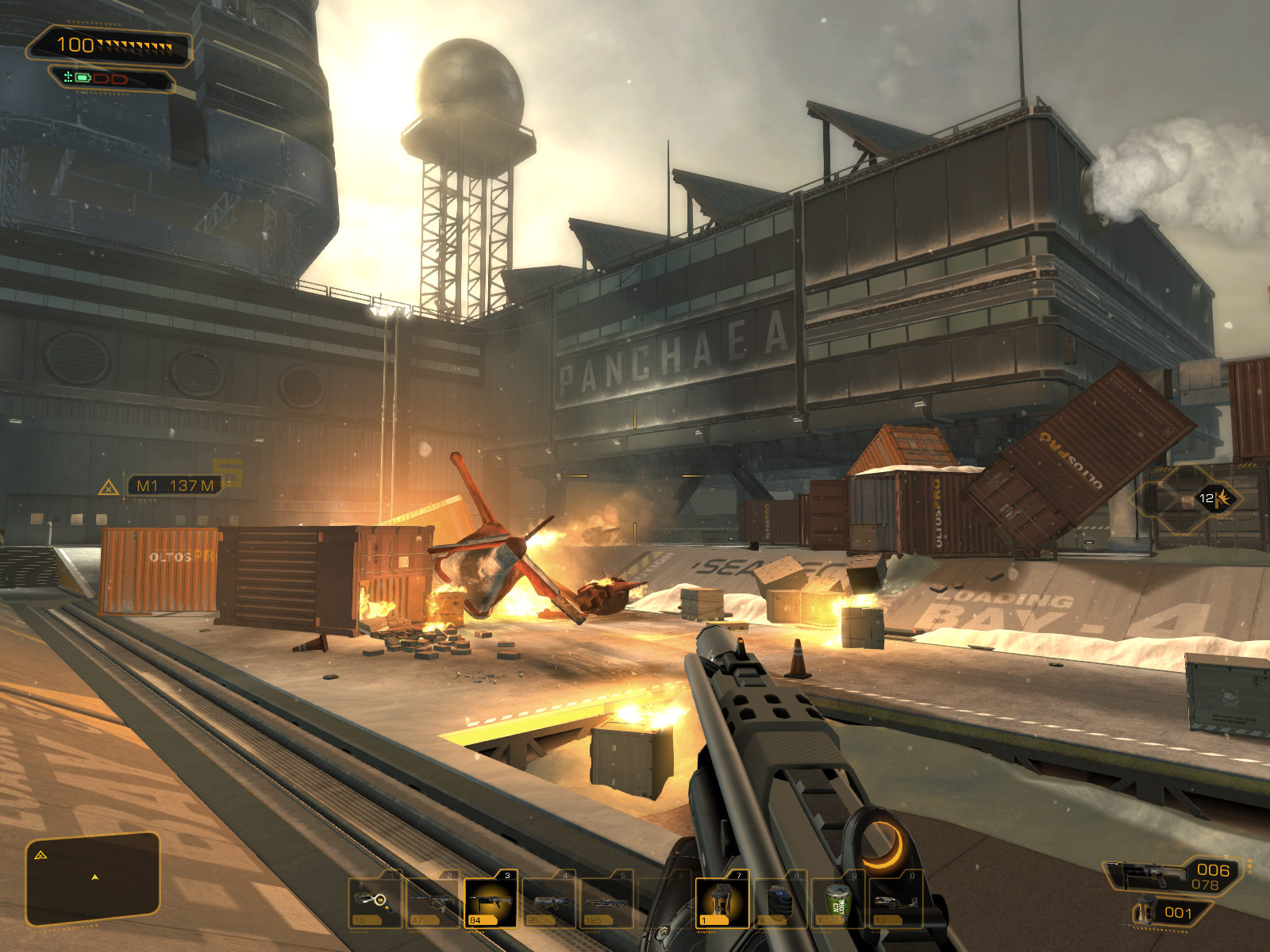This screenshot has width=1270, height=952.
Task: Select the grenade in hotbar slot 7
Action: pos(722,900)
